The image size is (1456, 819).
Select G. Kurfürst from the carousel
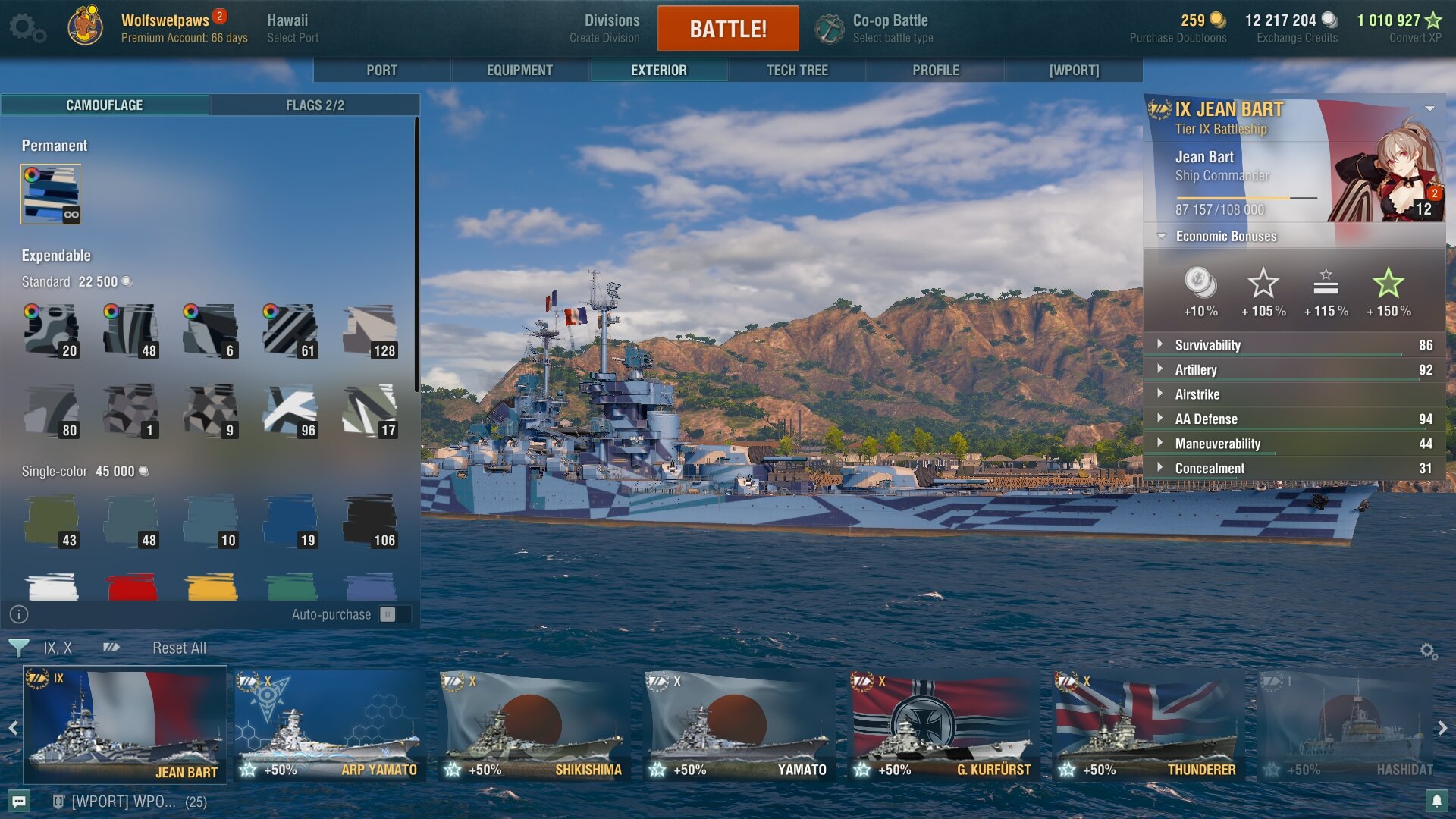coord(943,725)
